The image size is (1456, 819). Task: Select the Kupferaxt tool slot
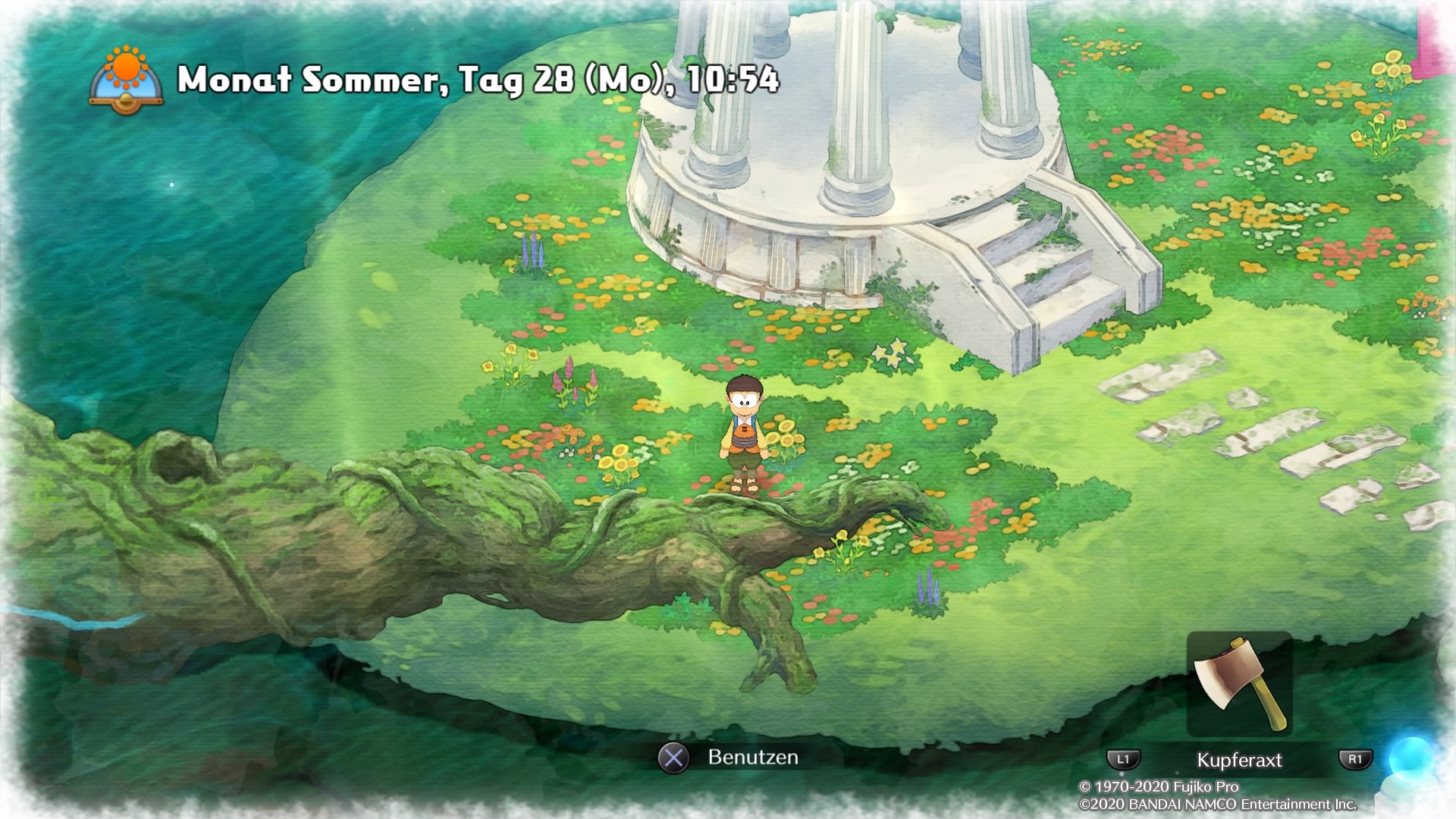tap(1239, 685)
